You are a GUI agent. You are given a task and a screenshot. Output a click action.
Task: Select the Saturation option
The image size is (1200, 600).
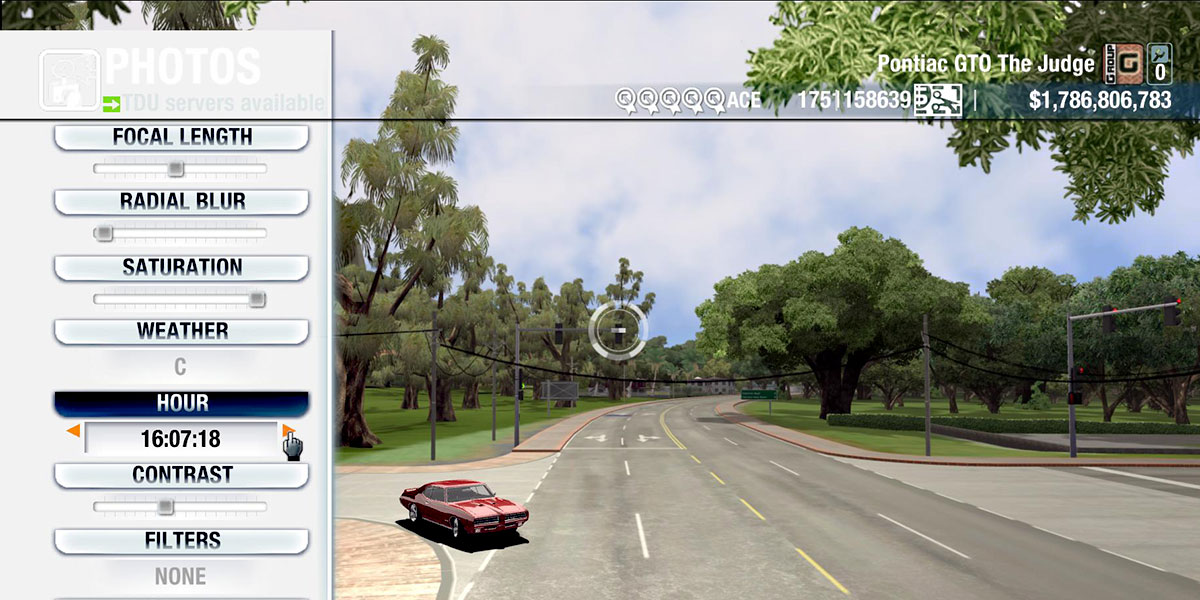(181, 267)
